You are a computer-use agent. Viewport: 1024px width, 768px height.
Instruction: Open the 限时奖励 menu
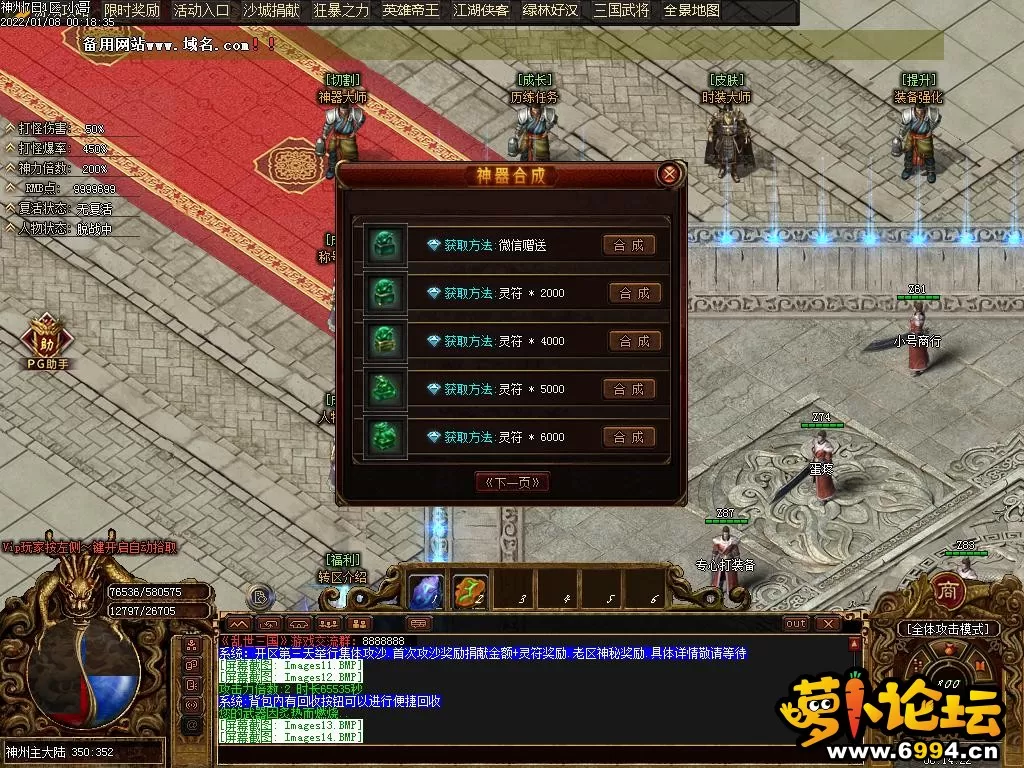coord(132,11)
